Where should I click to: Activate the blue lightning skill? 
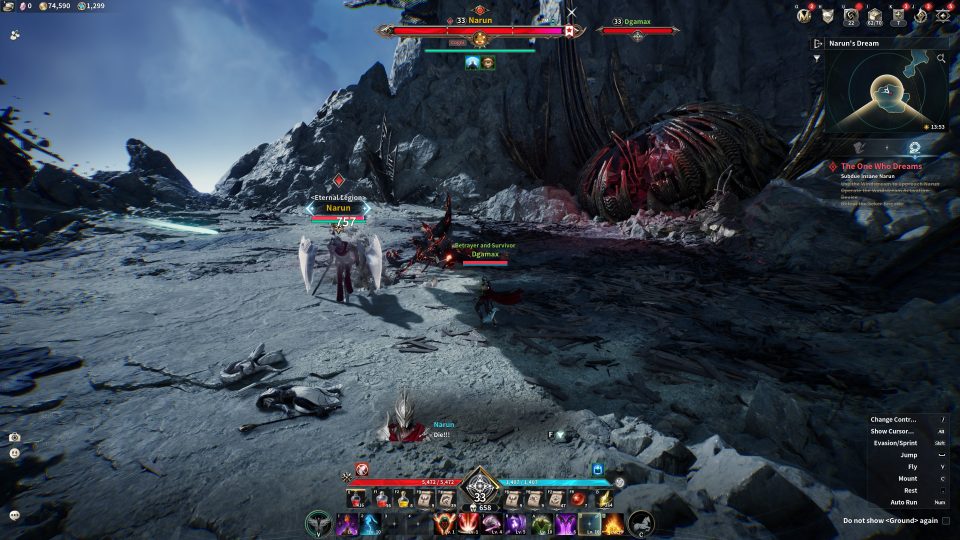369,523
